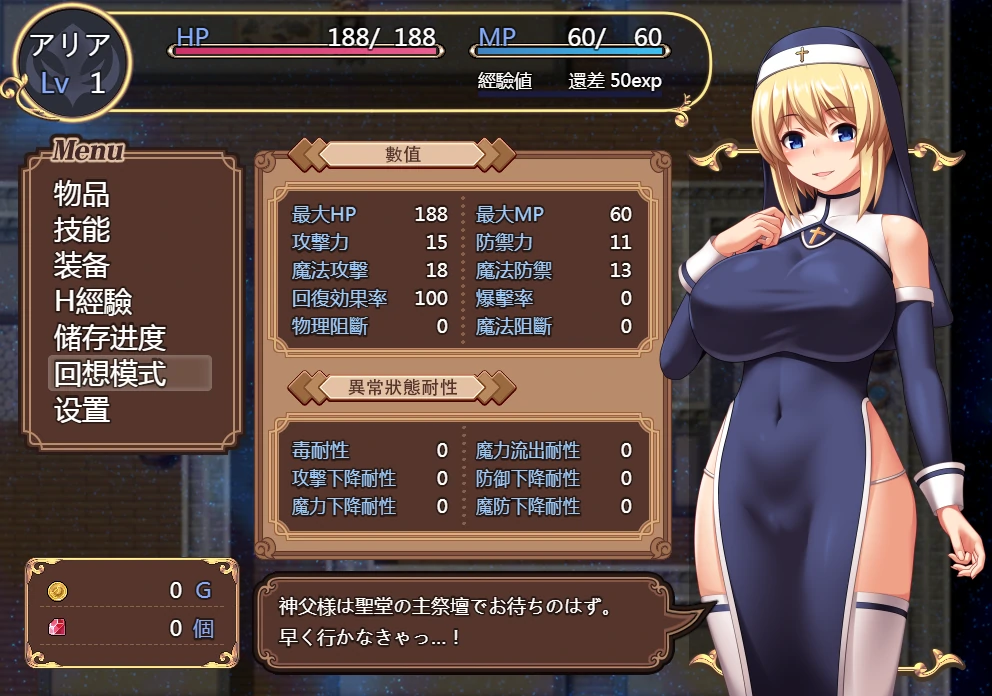Select the 技能 skills entry
Screen dimensions: 992x696
tap(82, 230)
